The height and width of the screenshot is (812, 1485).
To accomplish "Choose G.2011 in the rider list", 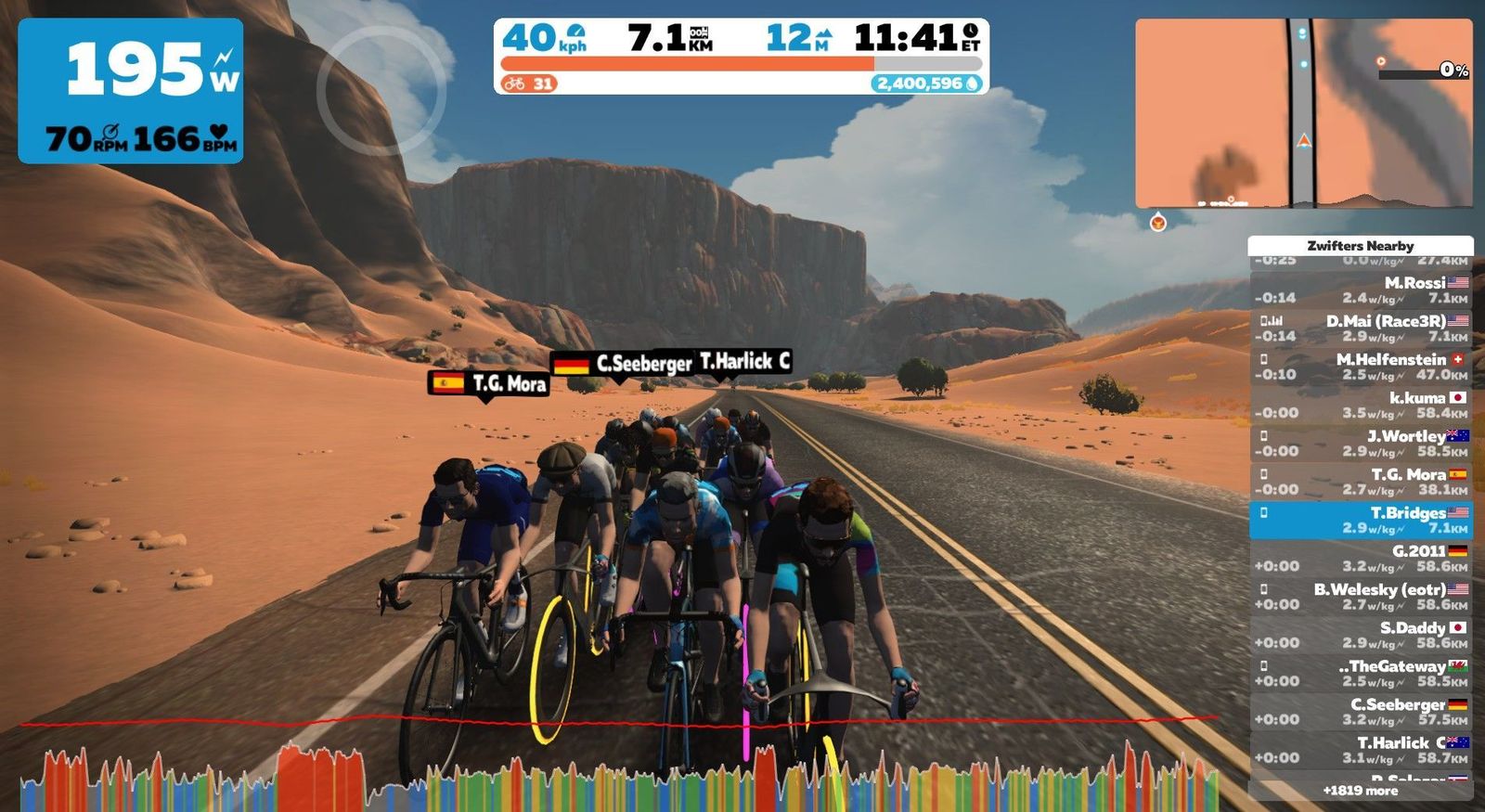I will [1361, 558].
